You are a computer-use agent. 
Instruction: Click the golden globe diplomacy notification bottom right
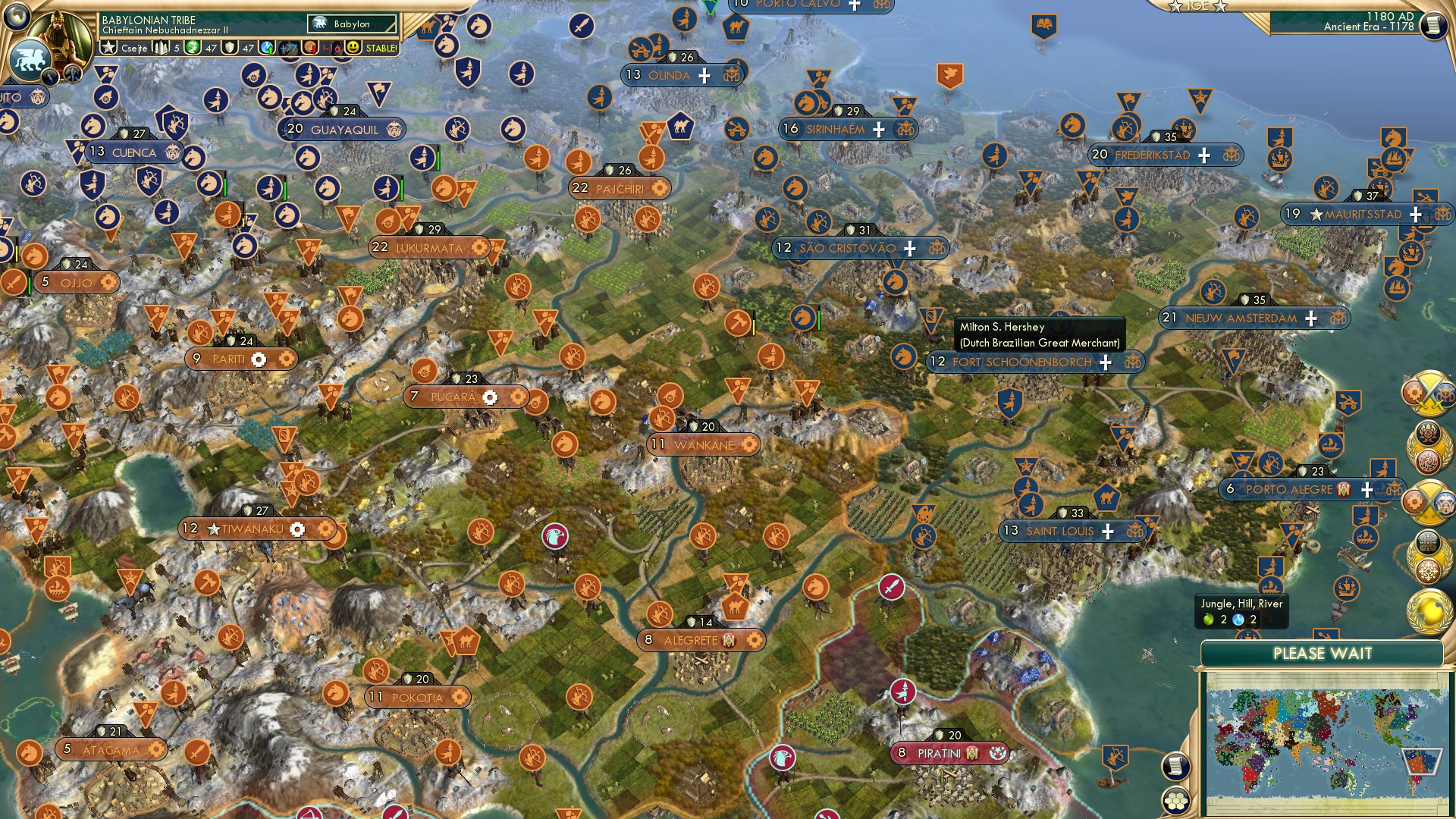[1429, 607]
